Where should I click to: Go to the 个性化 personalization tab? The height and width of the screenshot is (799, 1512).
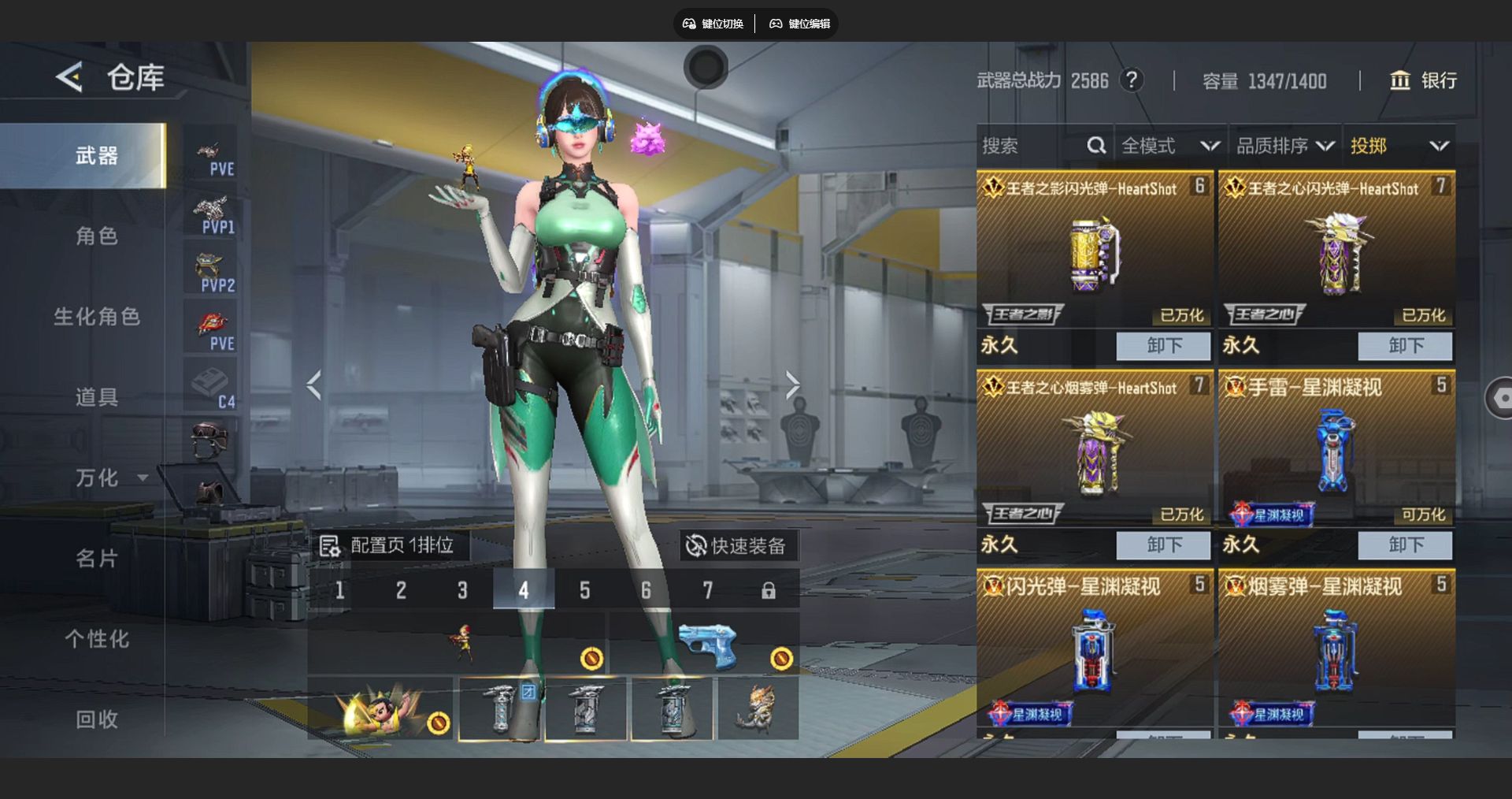pos(96,639)
